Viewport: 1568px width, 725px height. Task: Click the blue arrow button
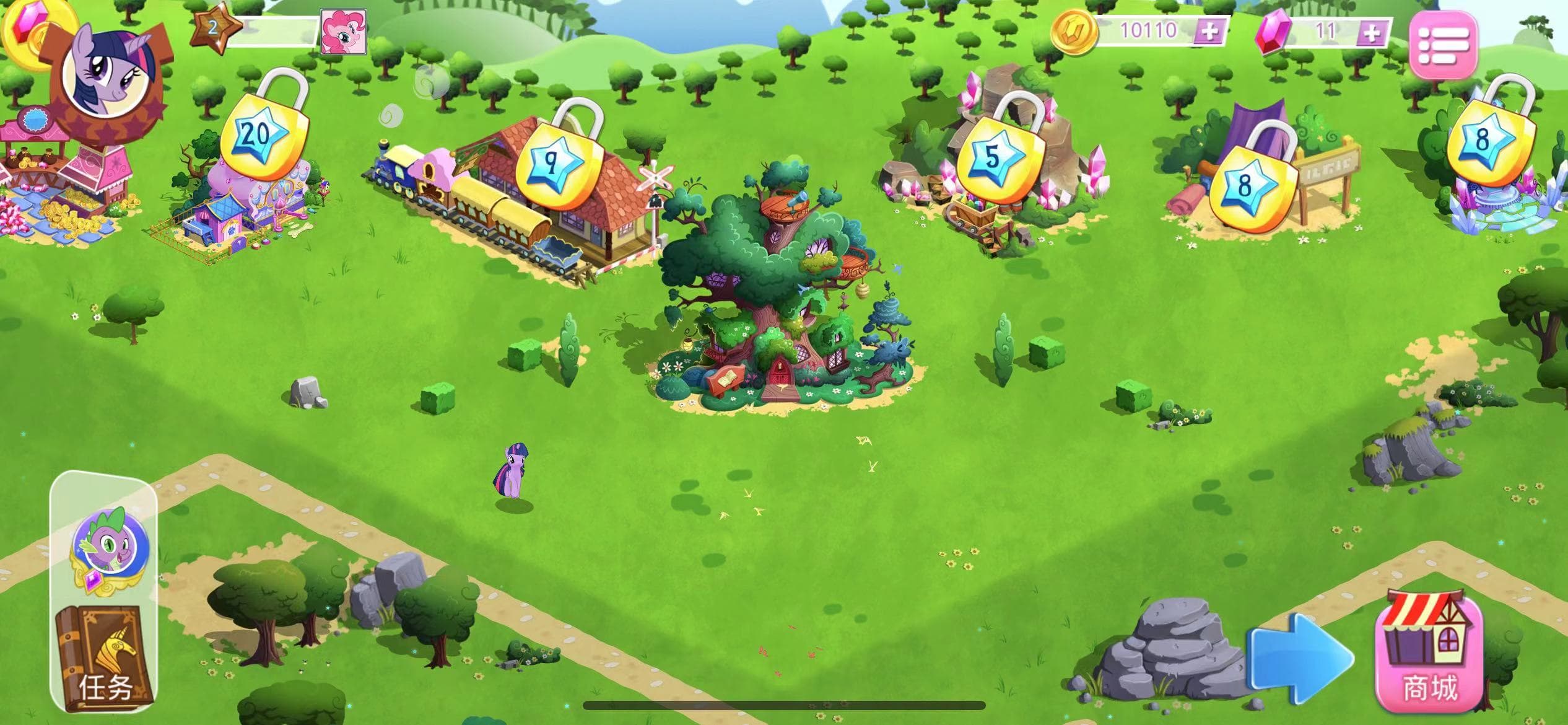pos(1300,658)
